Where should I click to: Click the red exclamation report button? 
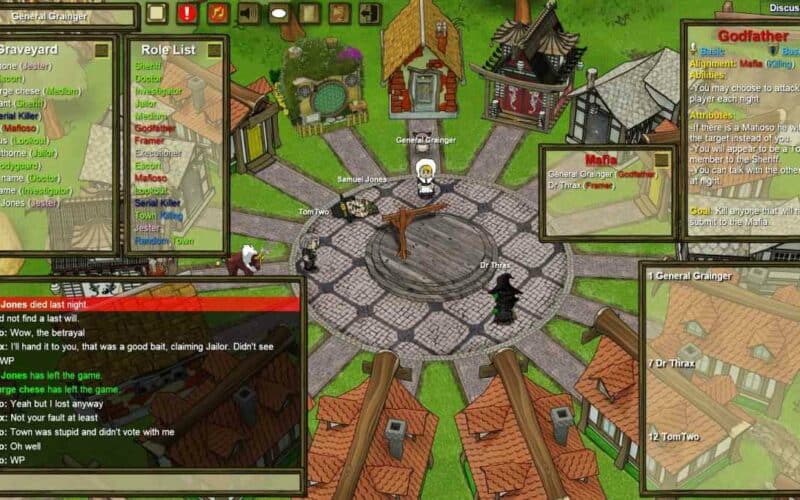(x=187, y=13)
